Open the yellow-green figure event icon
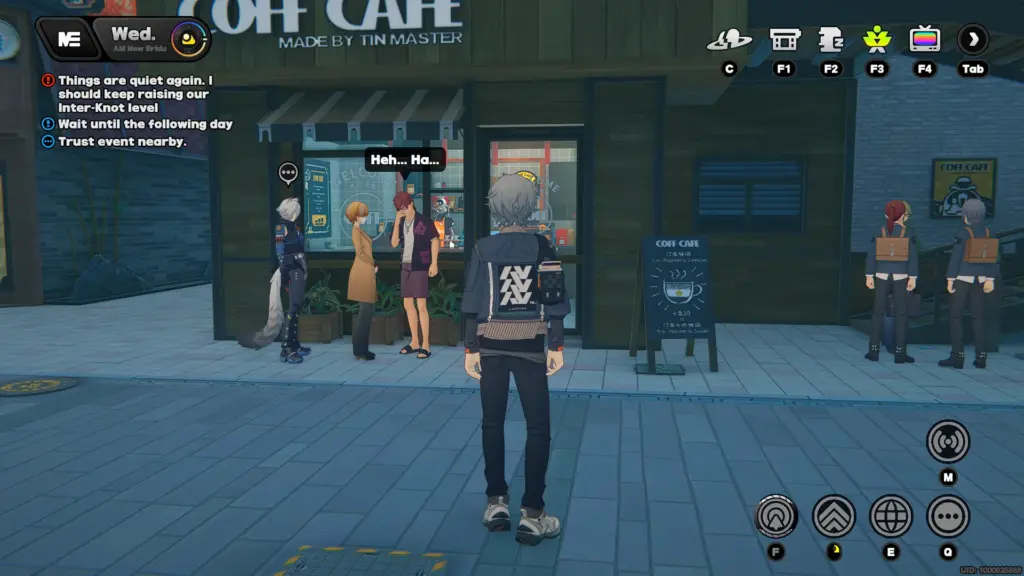This screenshot has height=576, width=1024. coord(877,41)
